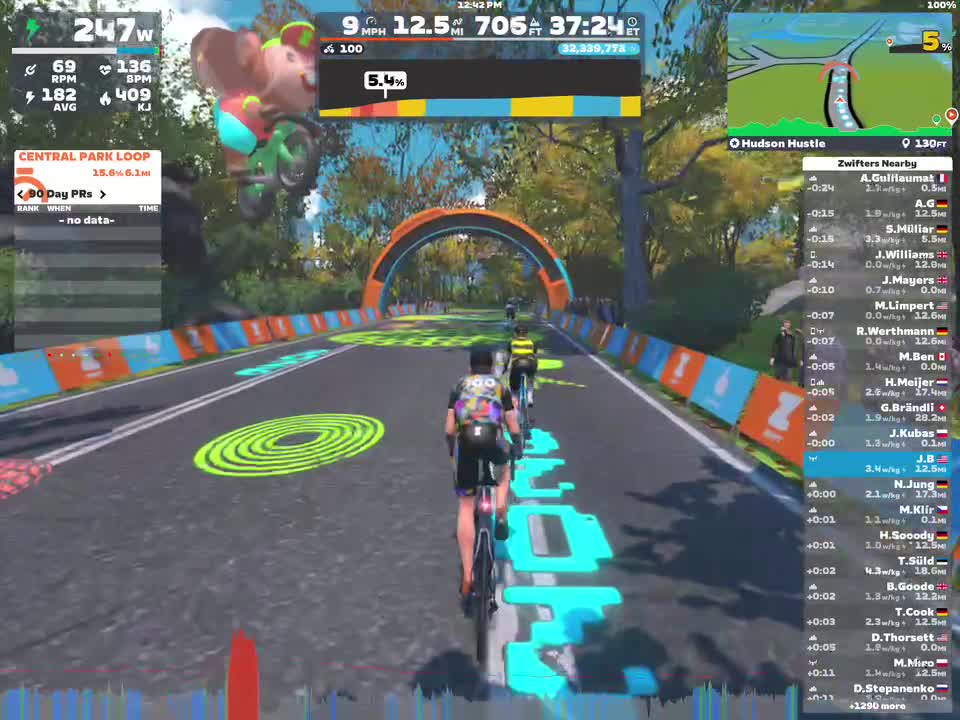Image resolution: width=960 pixels, height=720 pixels.
Task: Choose J.Williams from the rider list
Action: pos(877,260)
